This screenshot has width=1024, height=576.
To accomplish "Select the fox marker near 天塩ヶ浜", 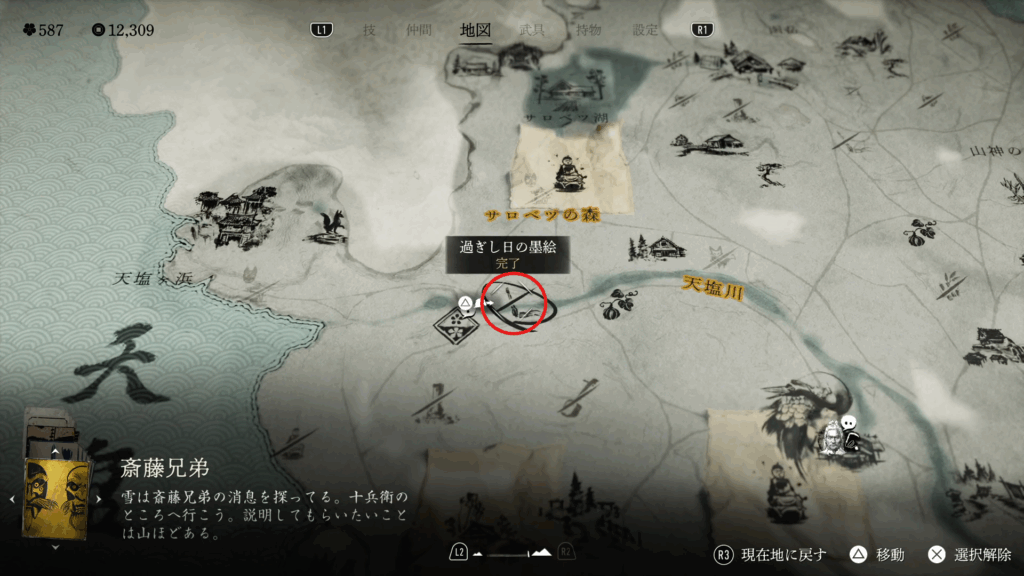I will (331, 225).
